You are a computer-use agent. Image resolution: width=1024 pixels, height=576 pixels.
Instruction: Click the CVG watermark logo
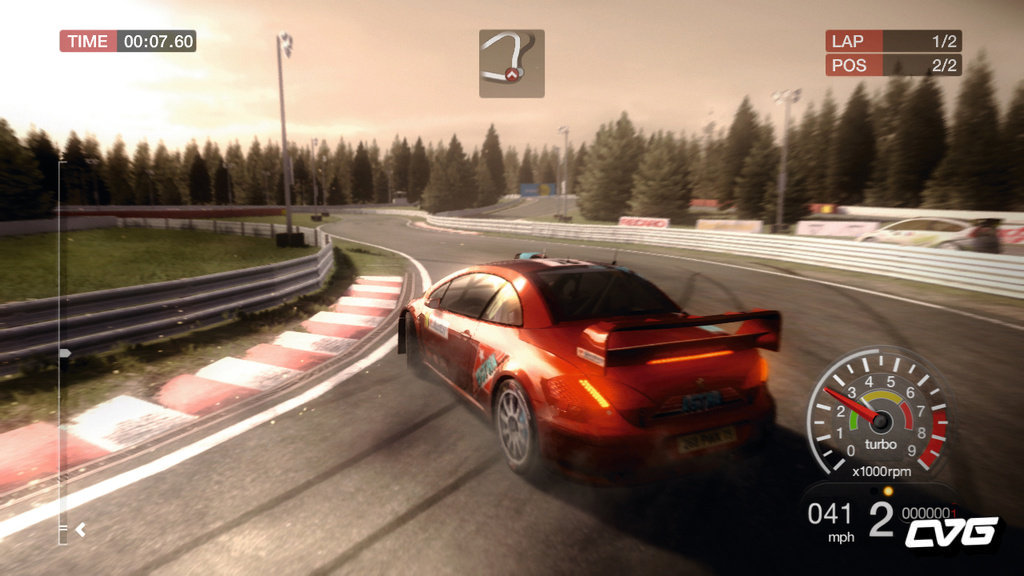(x=951, y=532)
